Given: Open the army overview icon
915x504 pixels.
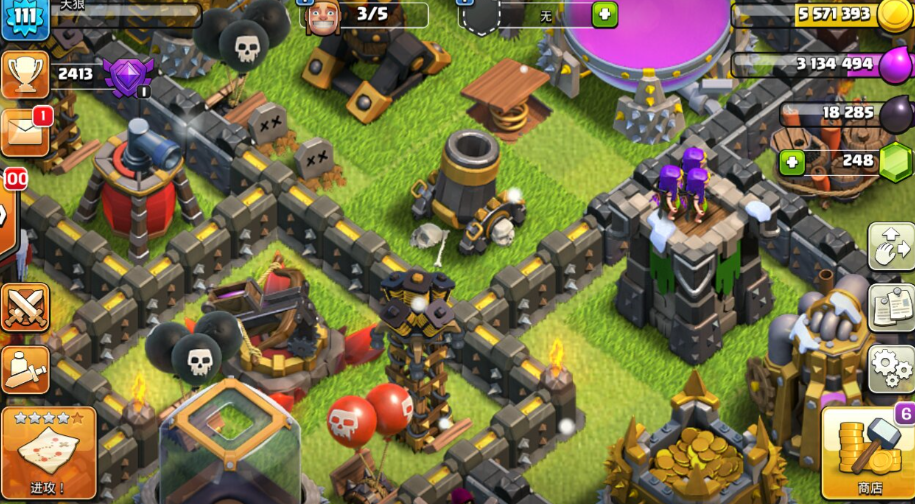Looking at the screenshot, I should pyautogui.click(x=25, y=368).
